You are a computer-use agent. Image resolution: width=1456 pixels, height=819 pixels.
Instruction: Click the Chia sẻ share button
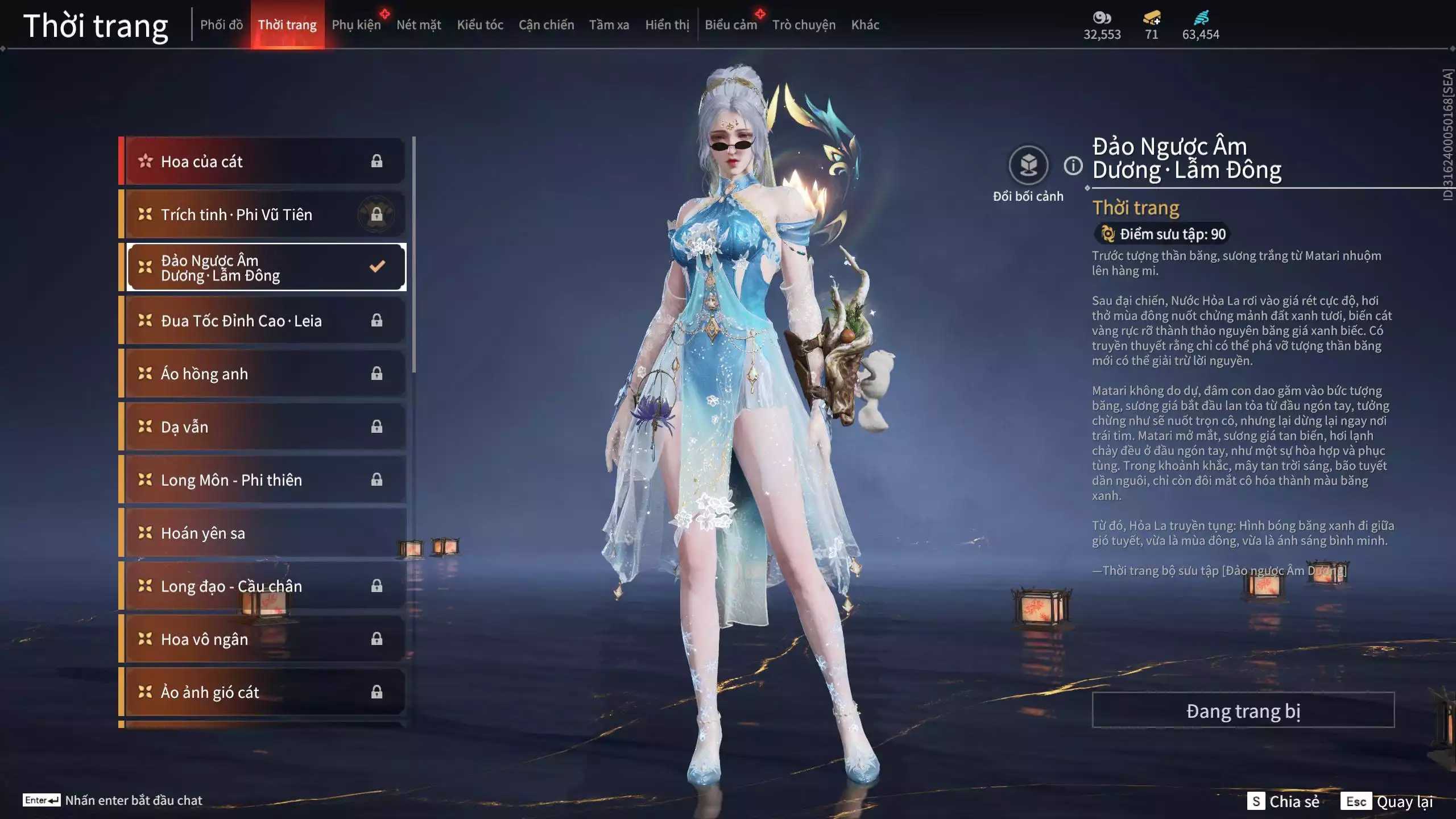point(1283,801)
